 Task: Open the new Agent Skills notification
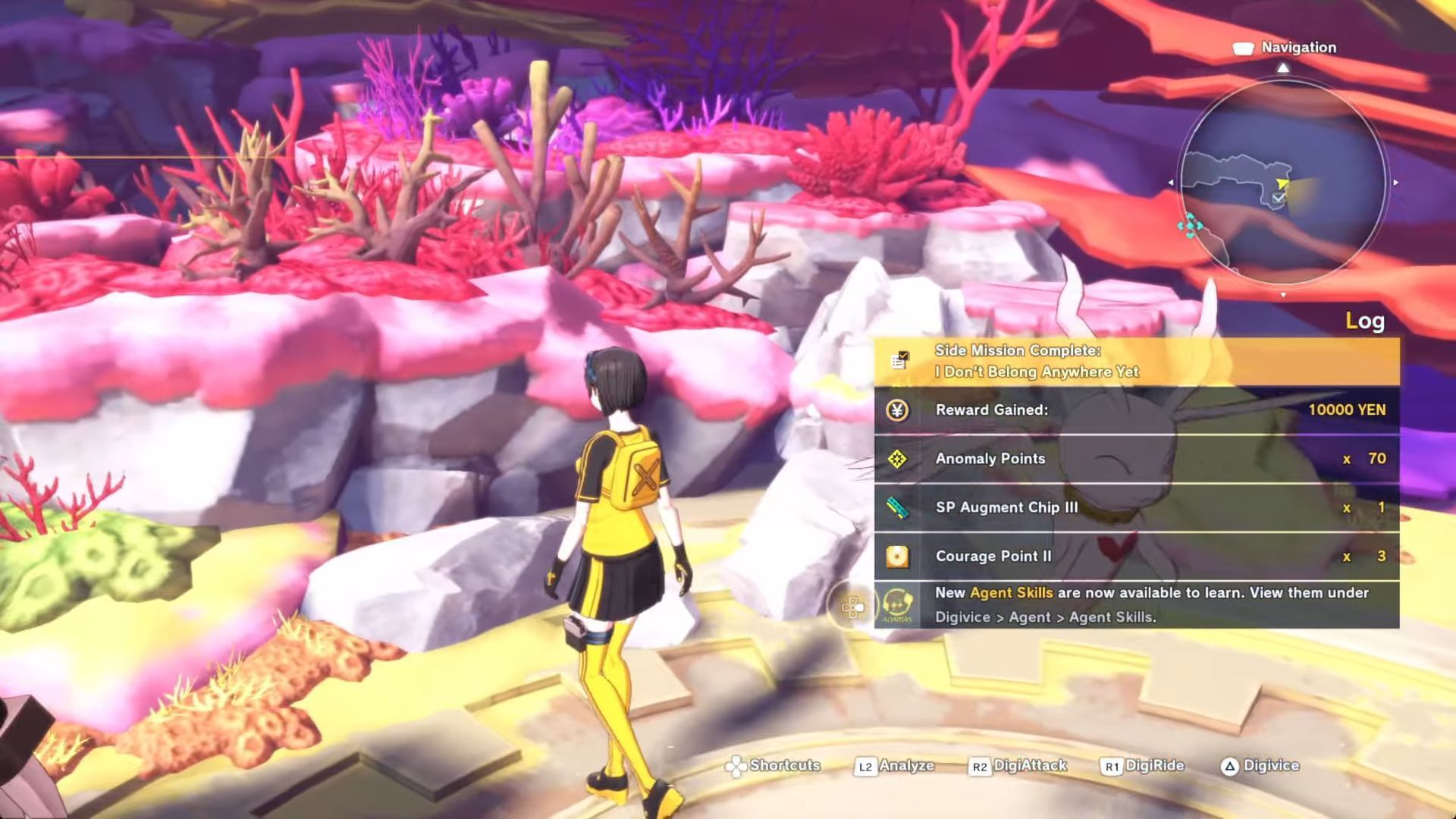click(x=1136, y=604)
